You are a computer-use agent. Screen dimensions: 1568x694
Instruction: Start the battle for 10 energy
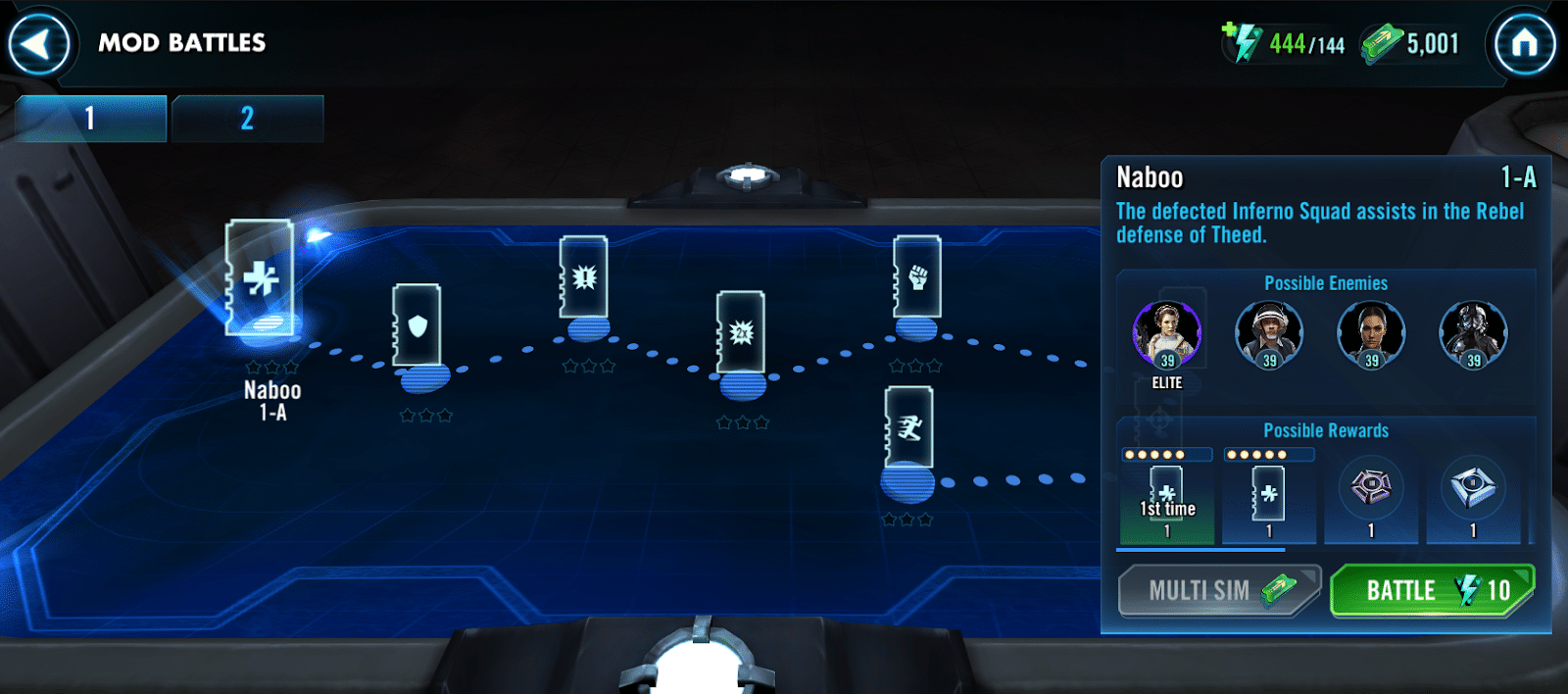(1432, 590)
